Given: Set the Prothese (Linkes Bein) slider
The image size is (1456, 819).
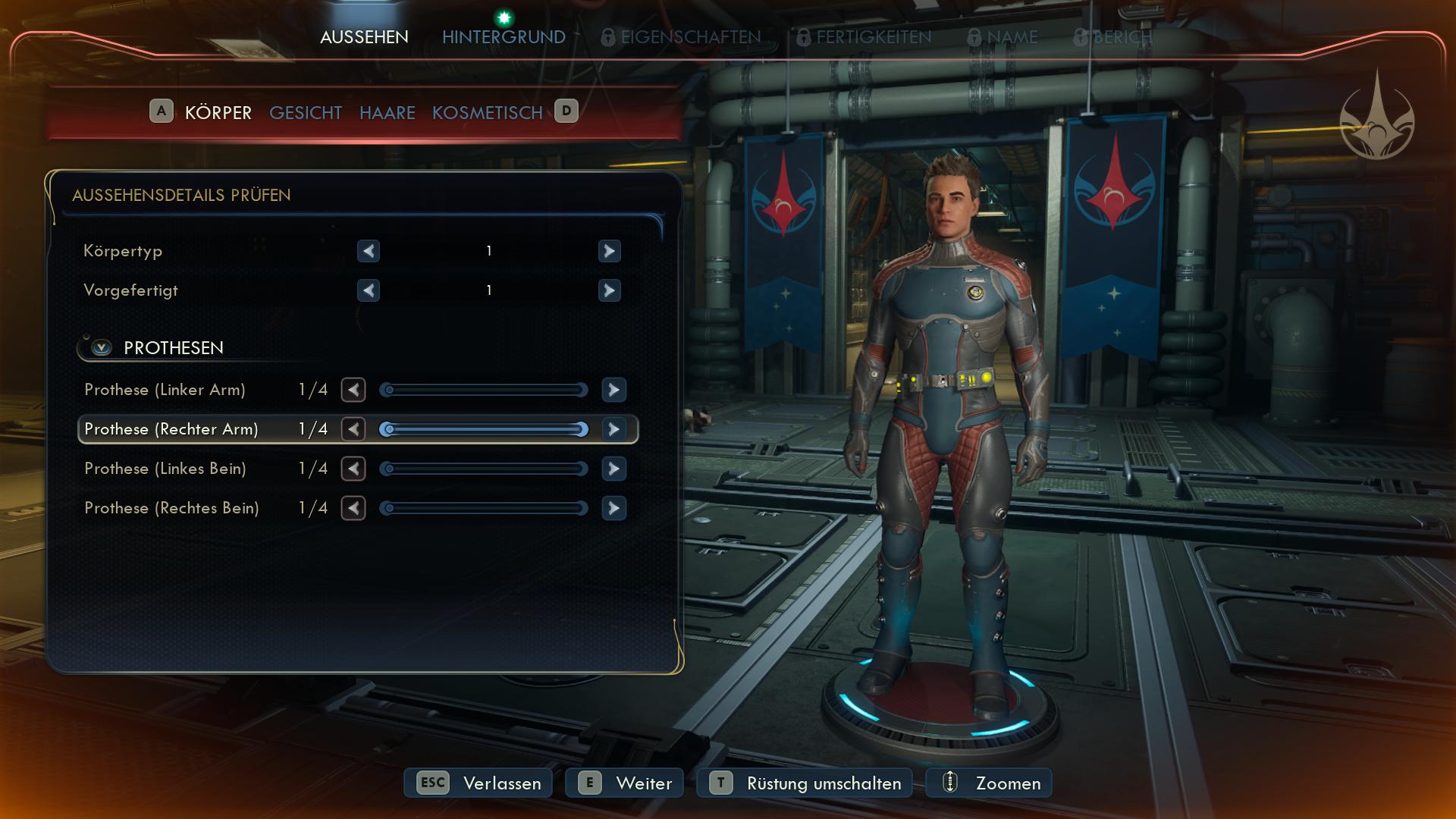Looking at the screenshot, I should (x=484, y=469).
